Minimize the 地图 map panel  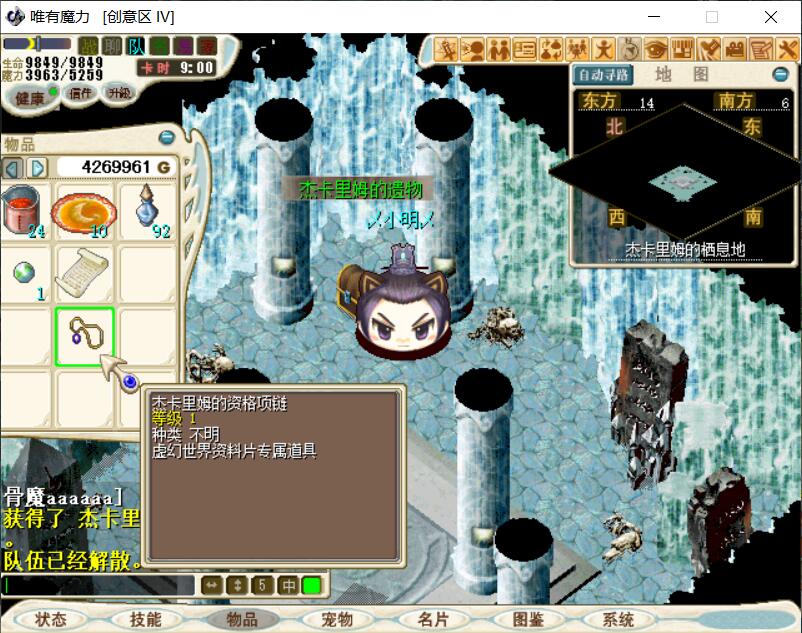click(780, 75)
